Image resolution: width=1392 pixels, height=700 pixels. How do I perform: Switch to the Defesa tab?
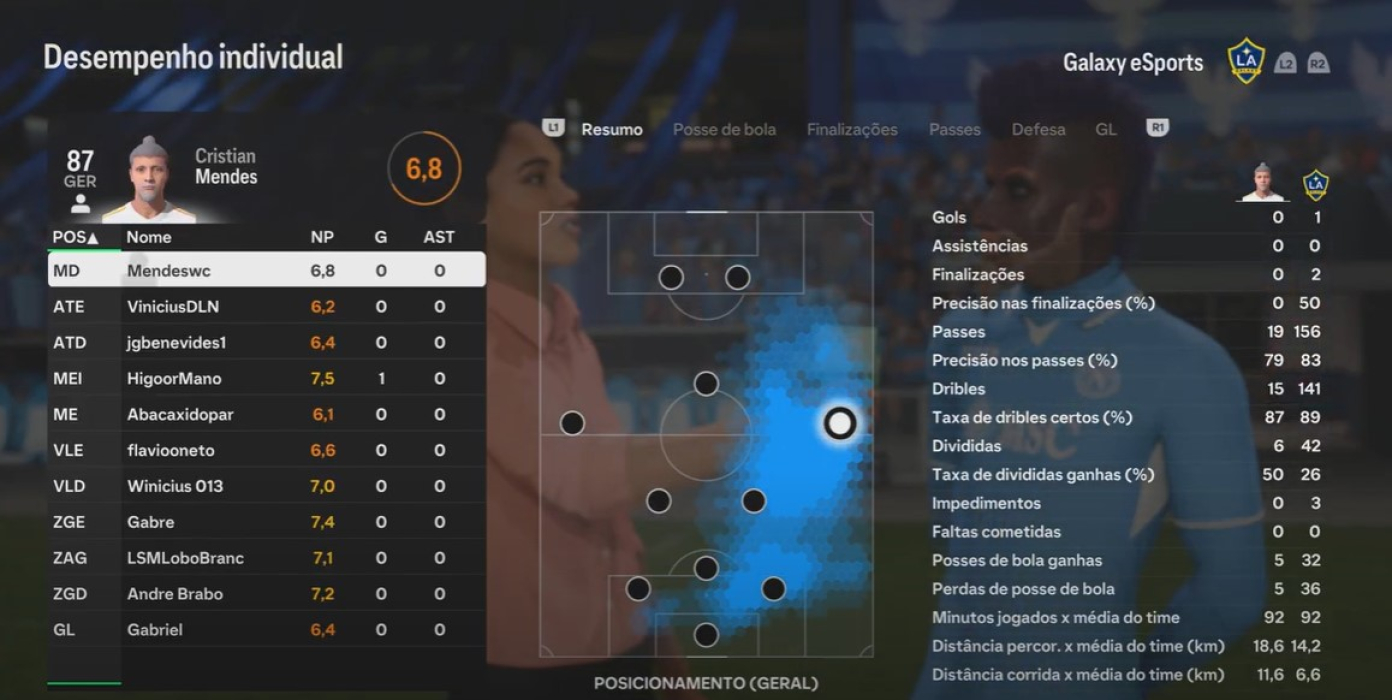pyautogui.click(x=1038, y=129)
